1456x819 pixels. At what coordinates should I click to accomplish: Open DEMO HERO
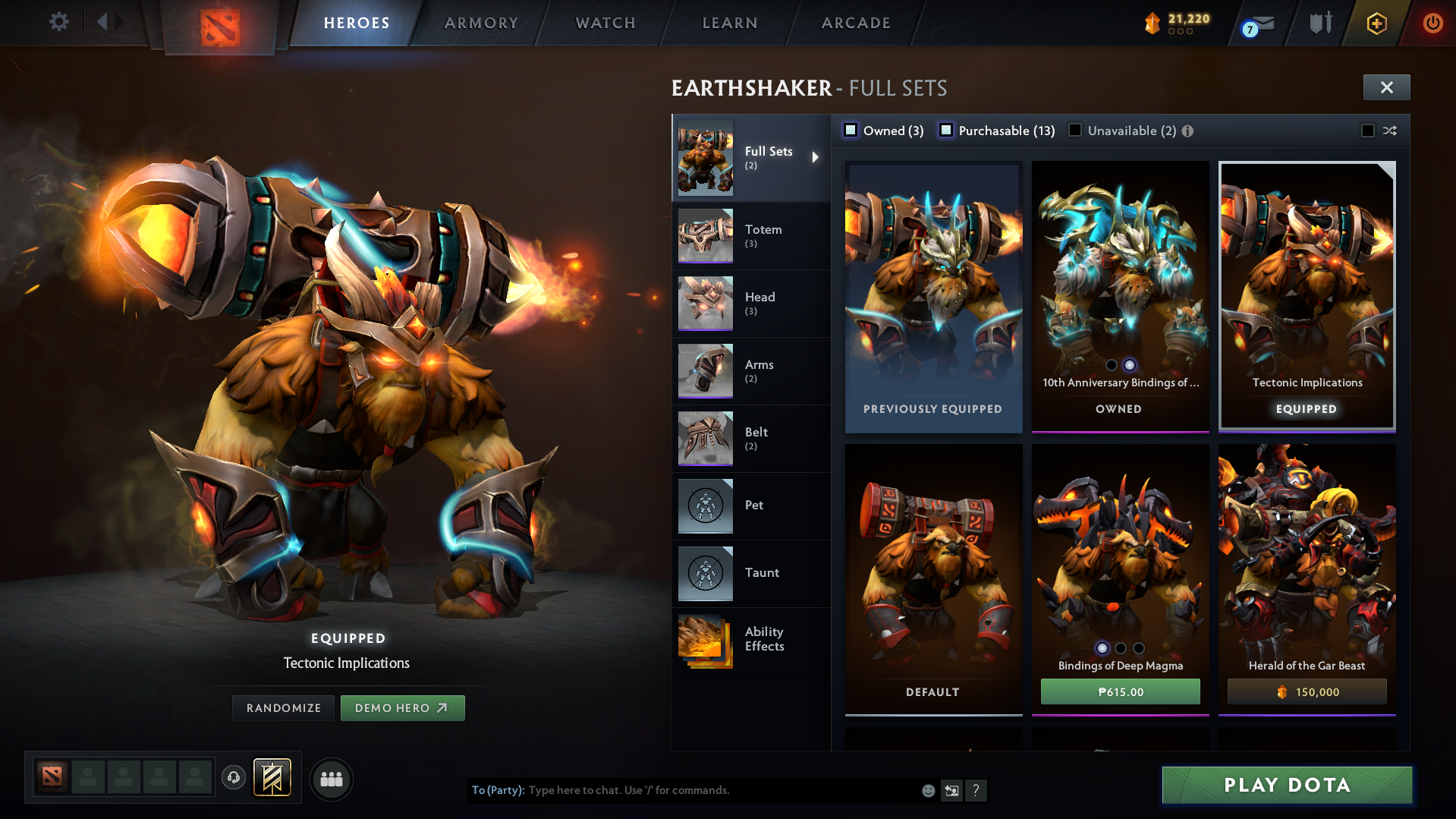click(402, 707)
